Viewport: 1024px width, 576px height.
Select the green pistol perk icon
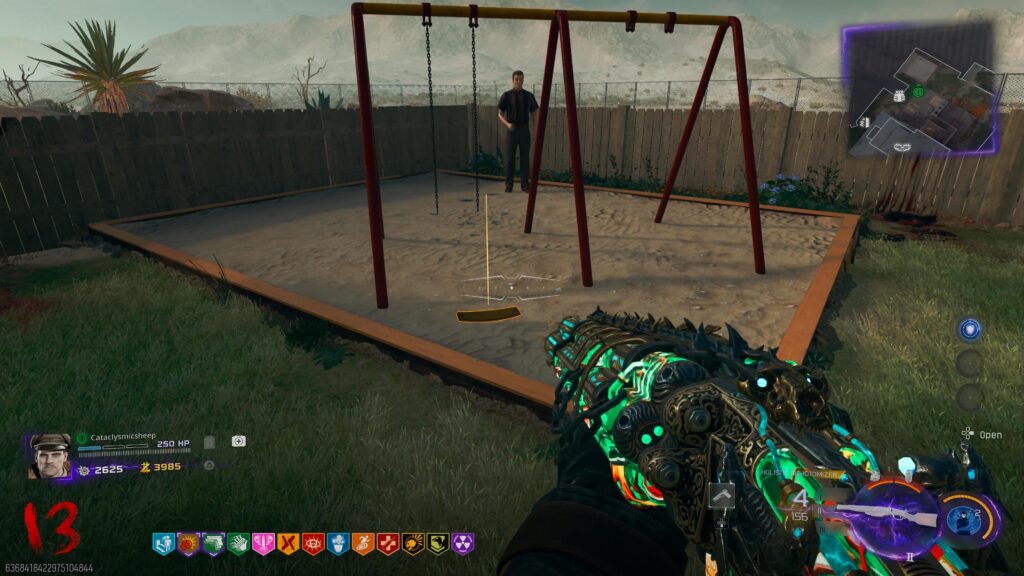tap(213, 543)
